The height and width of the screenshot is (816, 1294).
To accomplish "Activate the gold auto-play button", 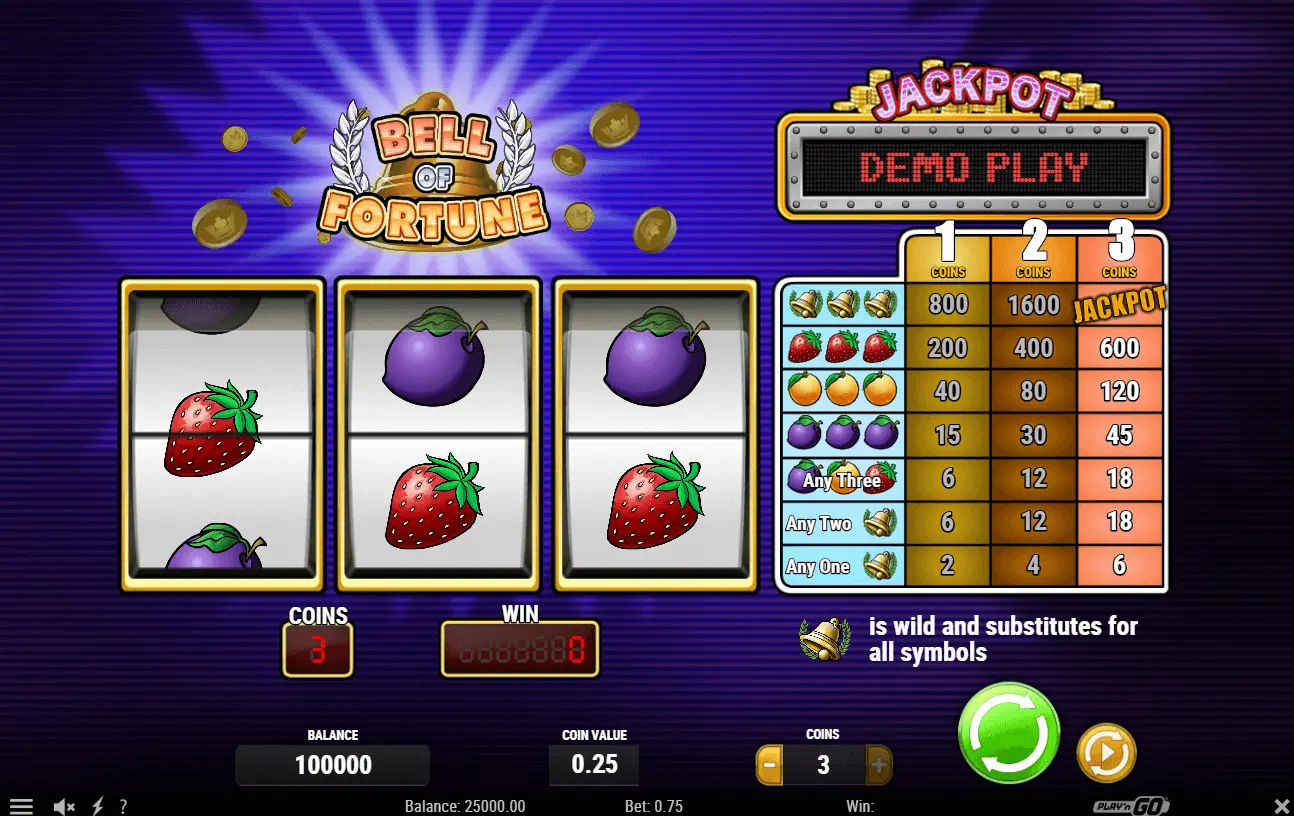I will point(1106,752).
